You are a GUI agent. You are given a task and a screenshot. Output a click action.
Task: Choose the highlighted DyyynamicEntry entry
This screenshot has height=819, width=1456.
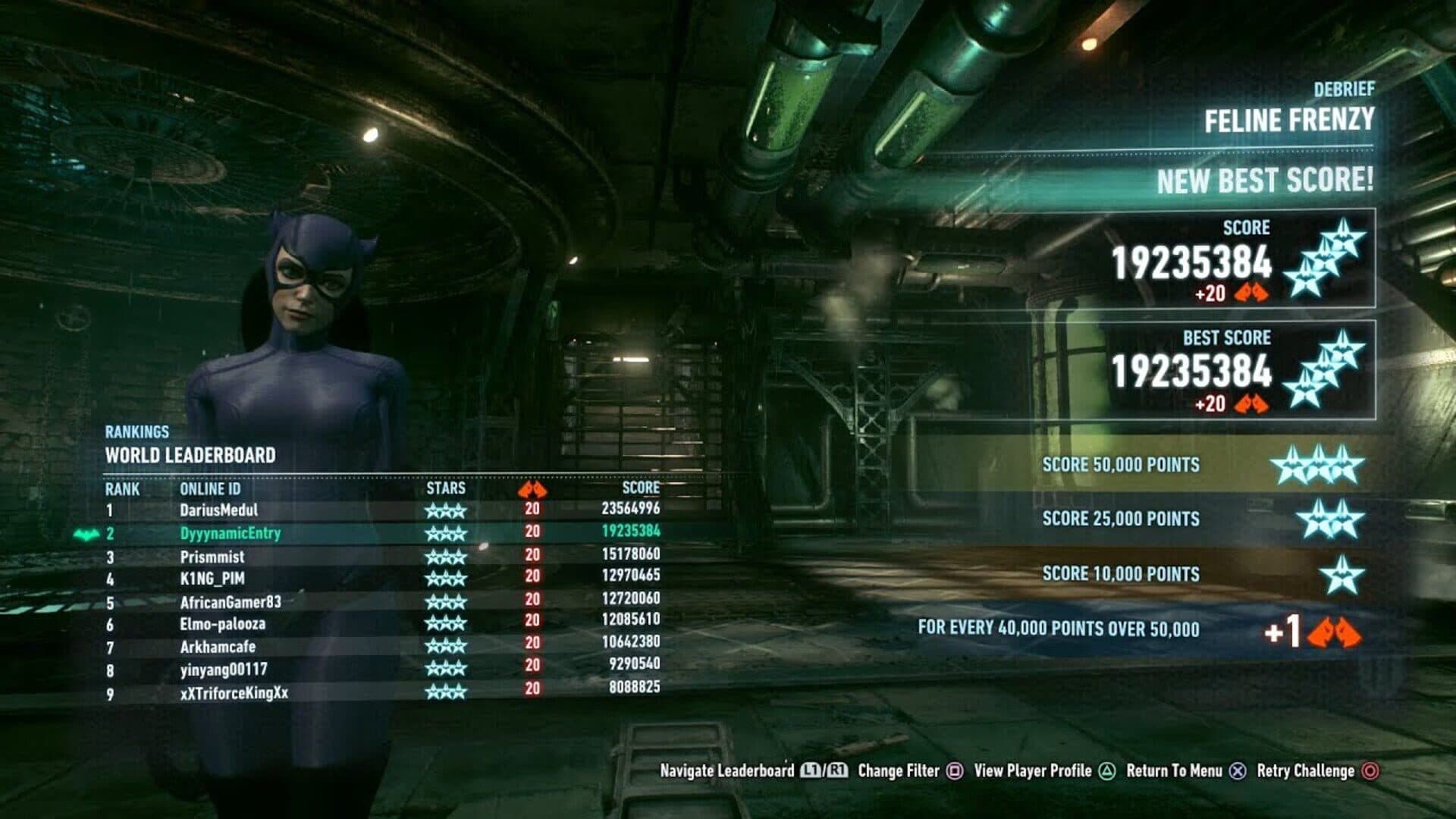tap(231, 533)
